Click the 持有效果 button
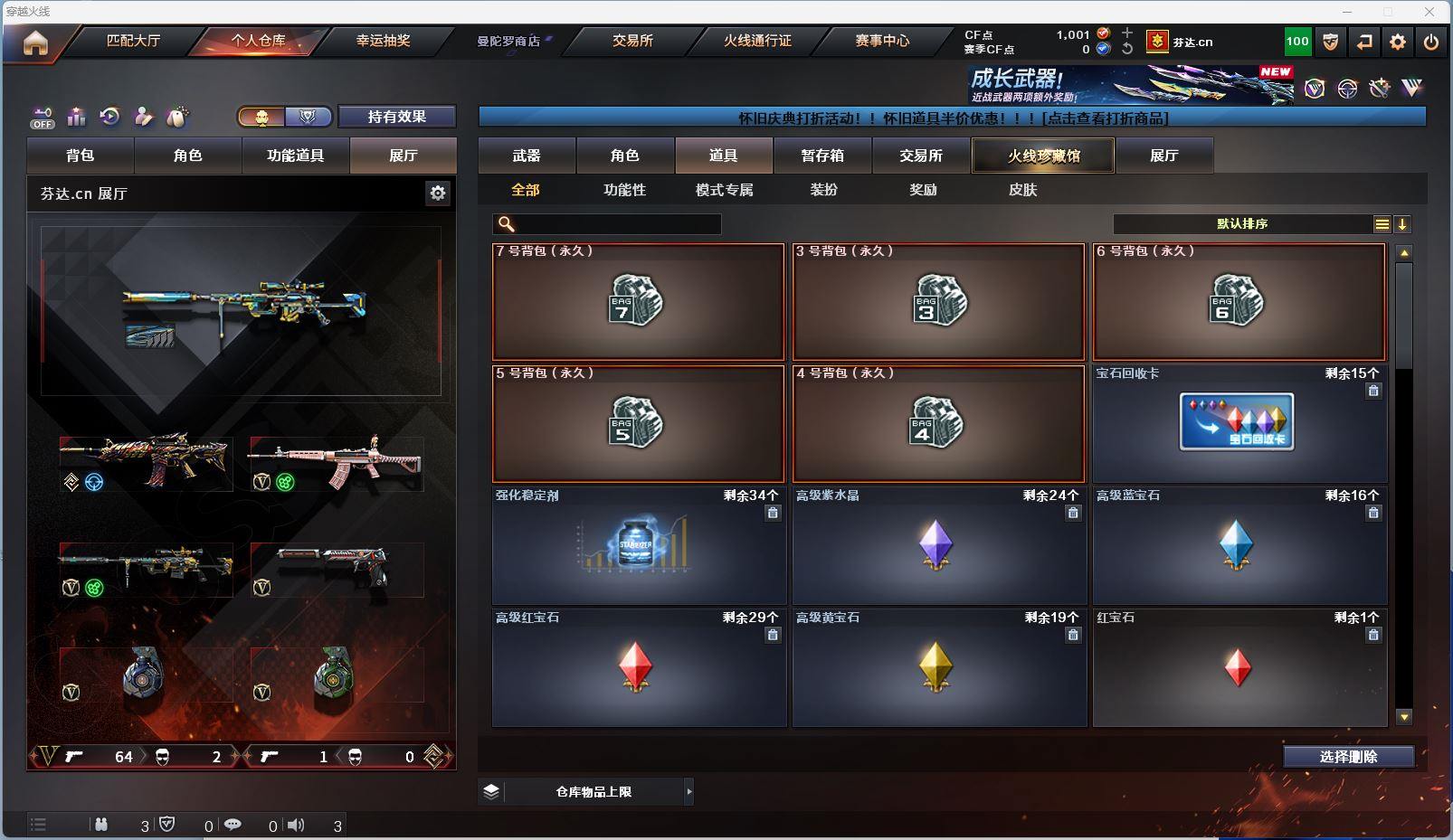 tap(396, 117)
